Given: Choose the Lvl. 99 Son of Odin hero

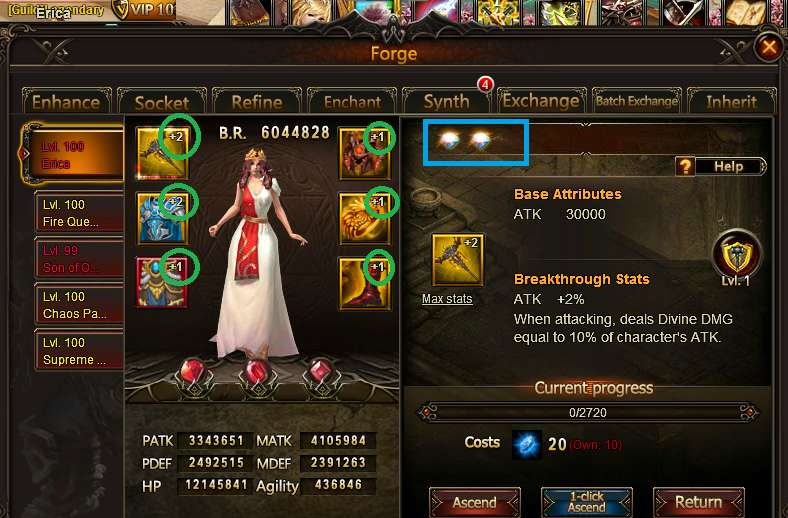Looking at the screenshot, I should (x=78, y=259).
